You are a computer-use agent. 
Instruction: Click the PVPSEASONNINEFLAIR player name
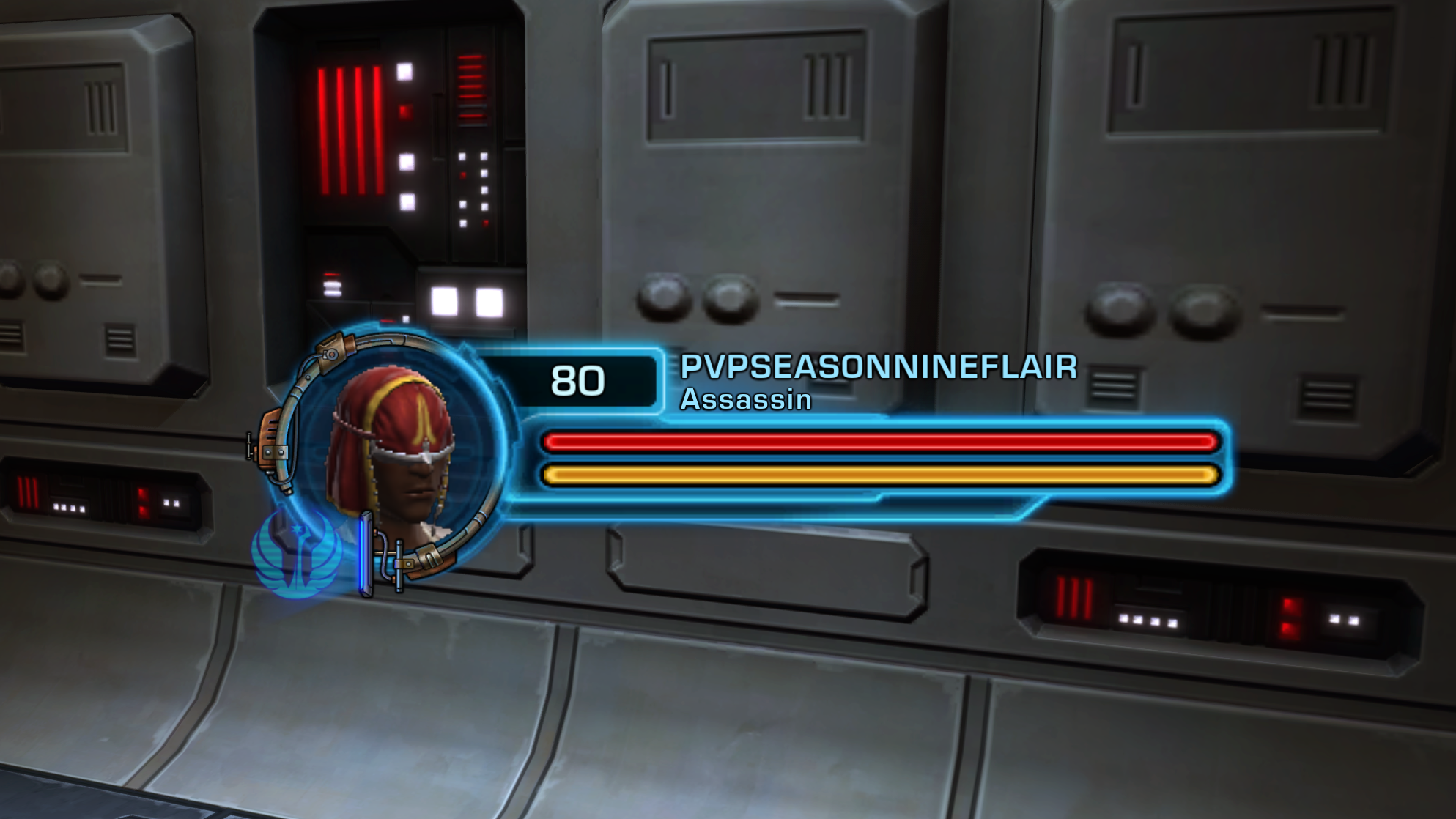point(879,367)
